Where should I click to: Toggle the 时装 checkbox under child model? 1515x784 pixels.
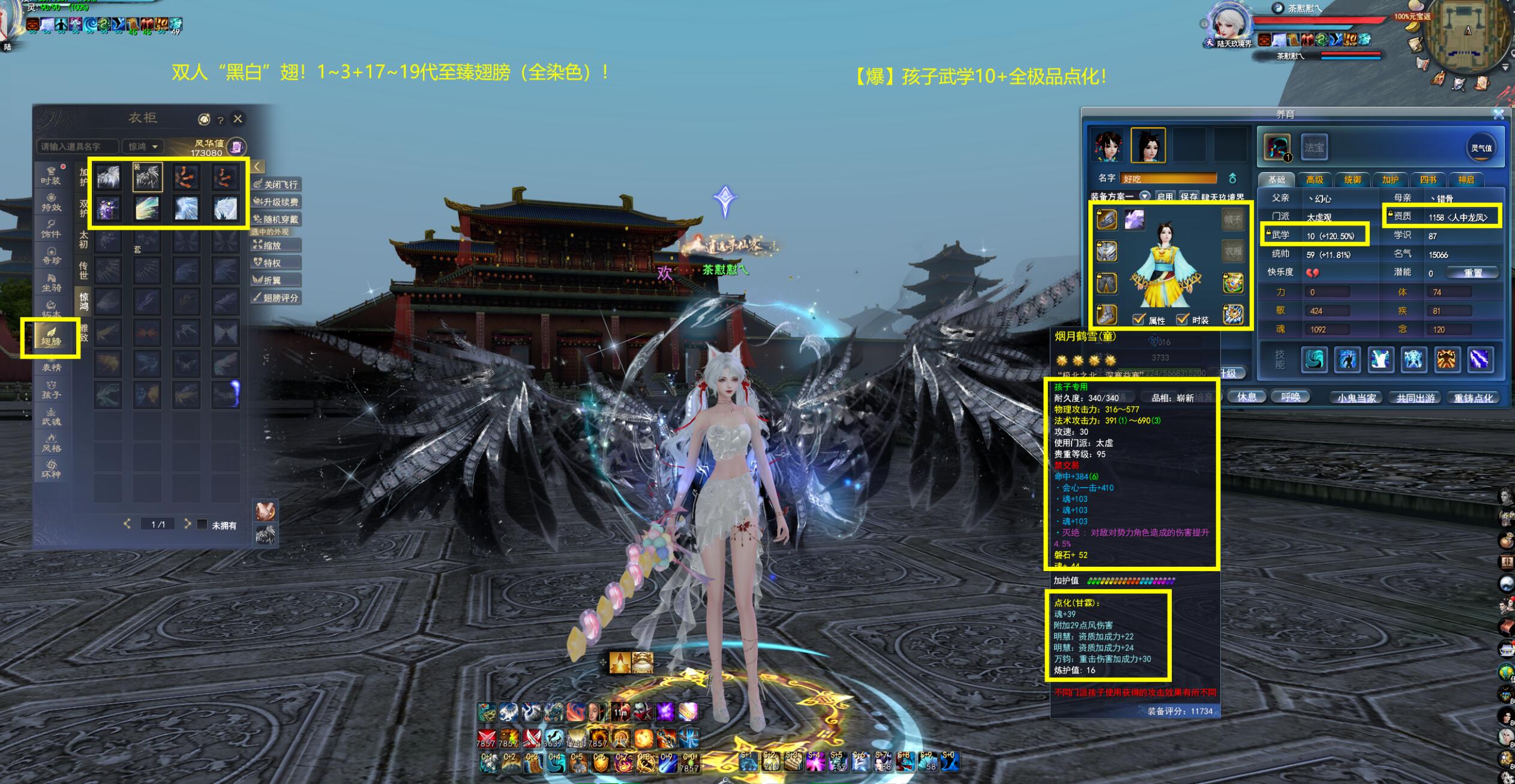point(1182,320)
